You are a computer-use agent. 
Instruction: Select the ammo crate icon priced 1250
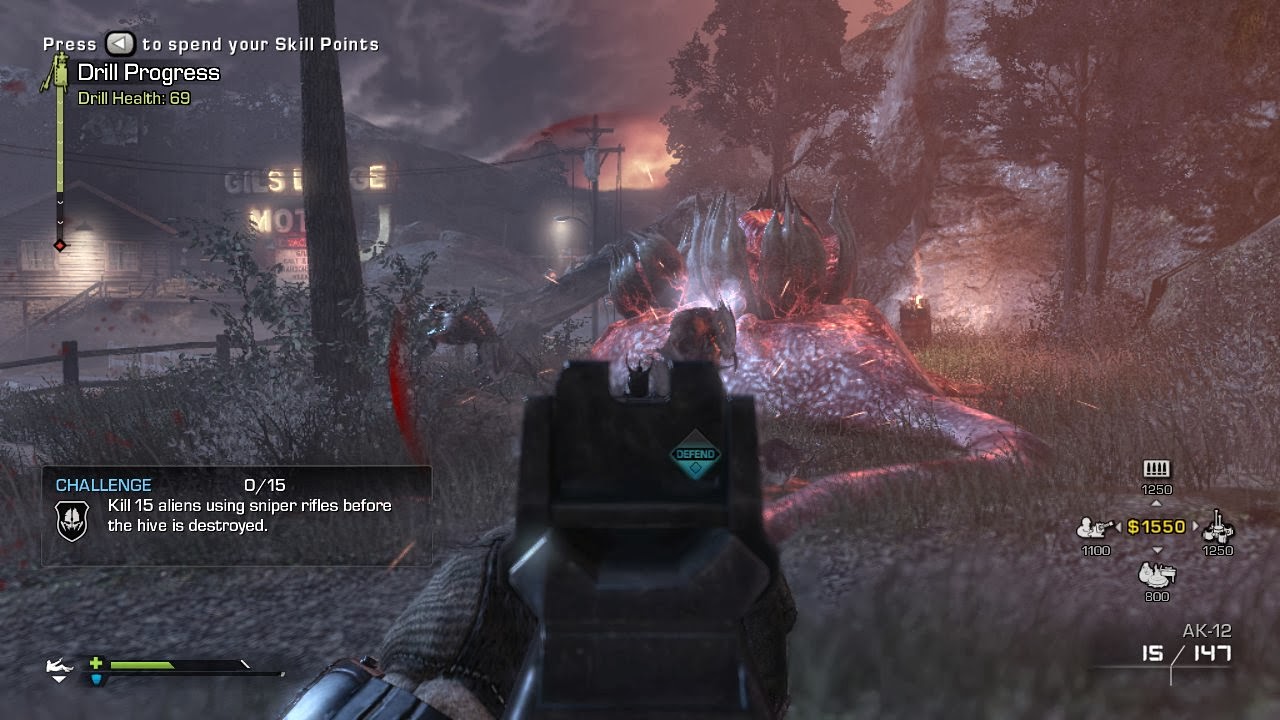1156,468
